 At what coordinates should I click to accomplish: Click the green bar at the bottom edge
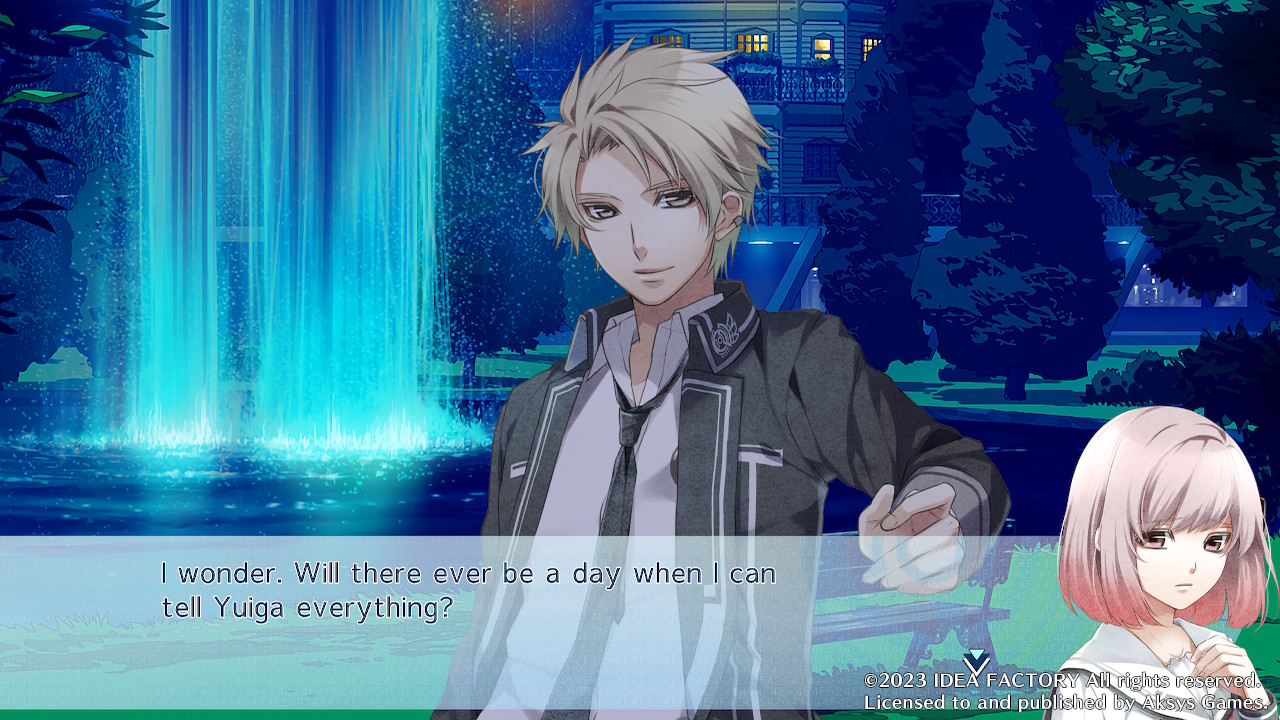tap(400, 715)
